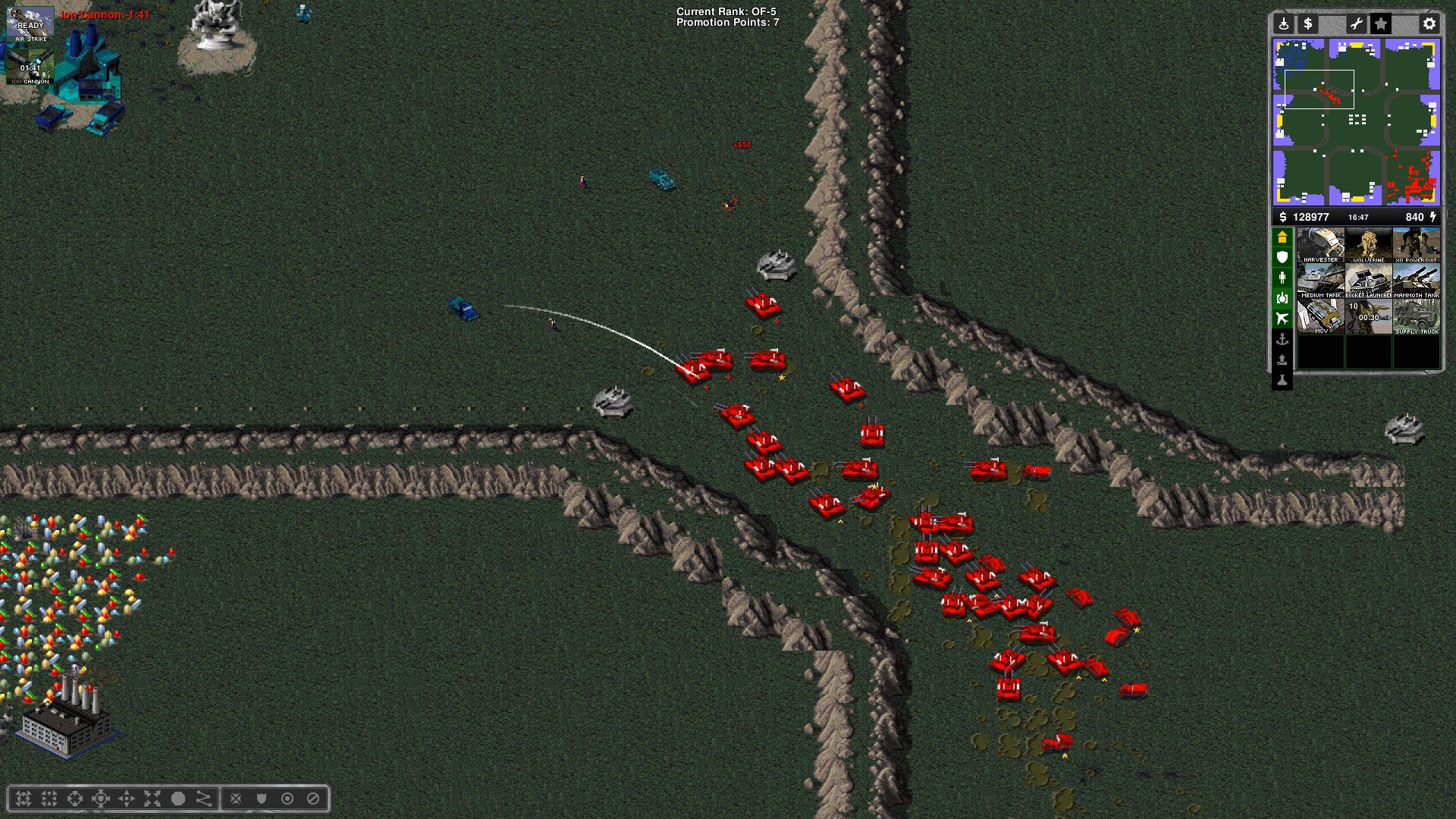Viewport: 1456px width, 819px height.
Task: Activate the ready Air Strike support power
Action: tap(30, 26)
